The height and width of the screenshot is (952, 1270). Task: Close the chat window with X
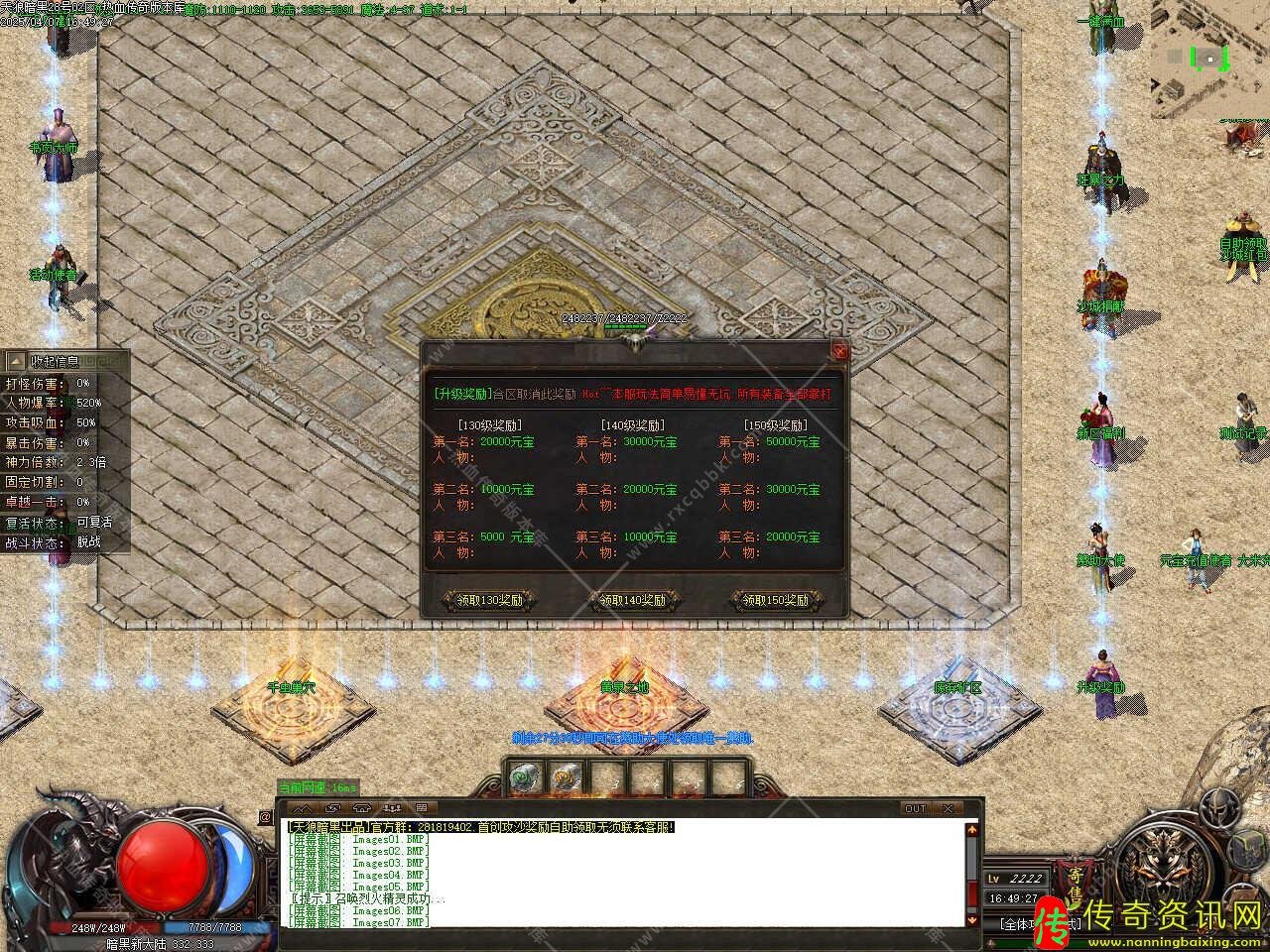[948, 808]
